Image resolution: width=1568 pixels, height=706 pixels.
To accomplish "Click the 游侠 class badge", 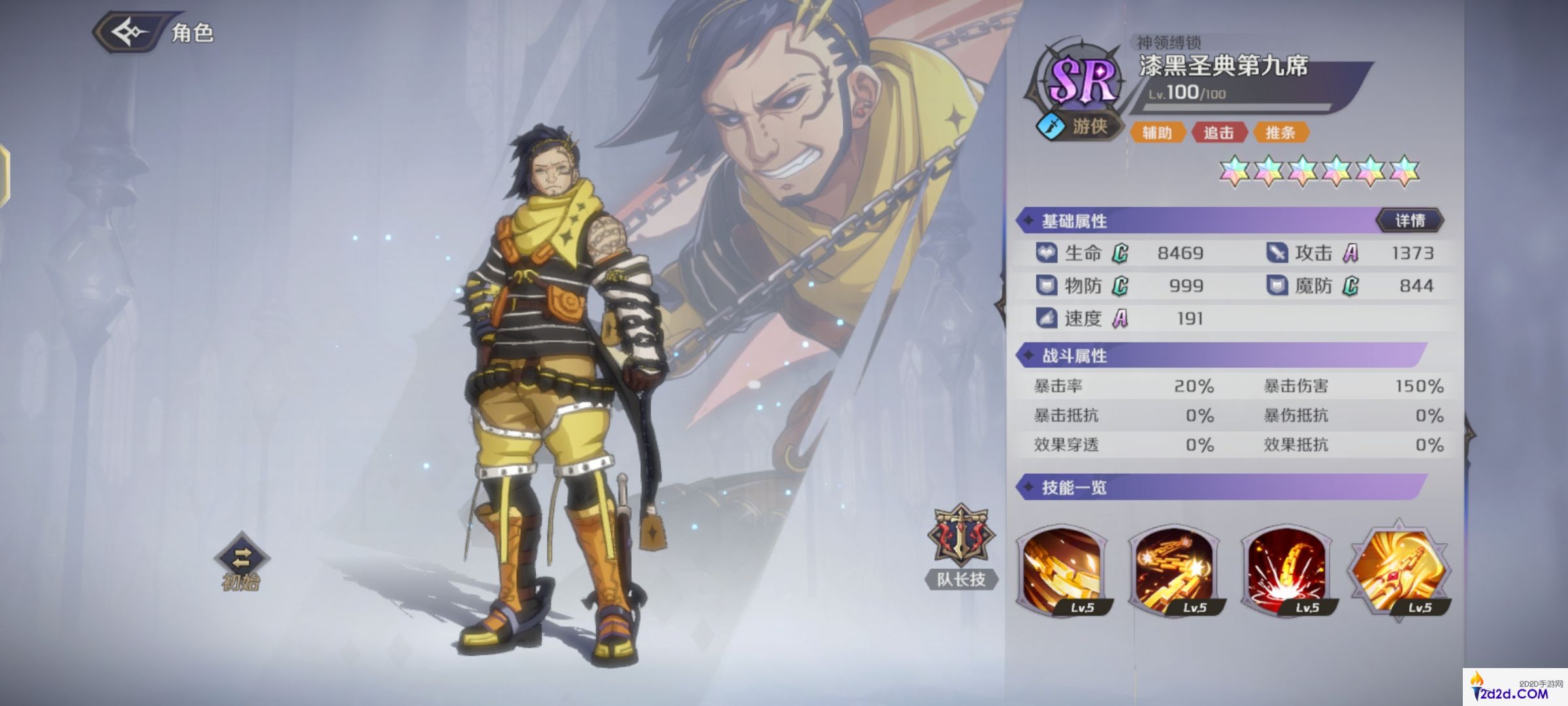I will (1079, 126).
